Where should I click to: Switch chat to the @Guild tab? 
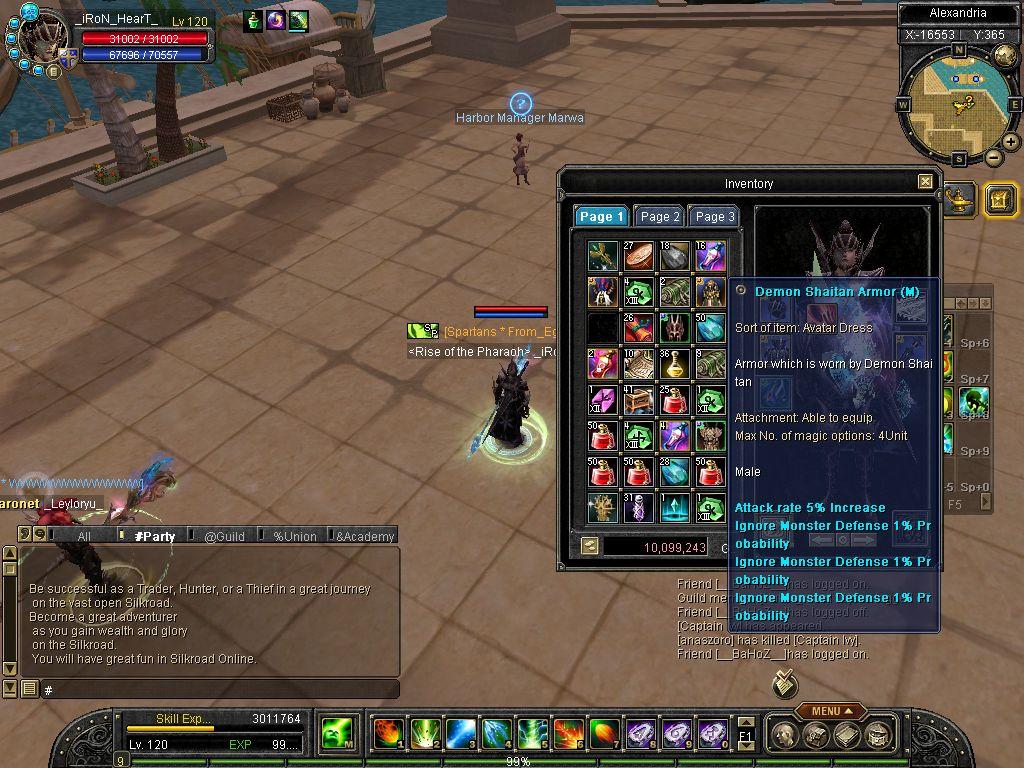[224, 536]
